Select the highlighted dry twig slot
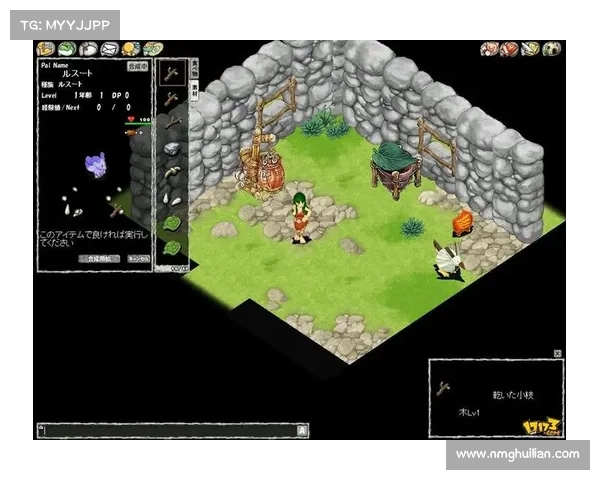This screenshot has width=600, height=480. point(172,74)
